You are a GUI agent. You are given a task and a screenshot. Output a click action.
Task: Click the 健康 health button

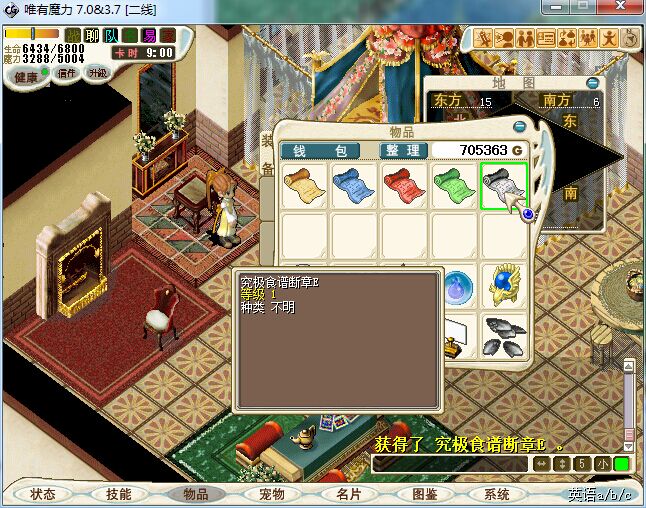26,76
